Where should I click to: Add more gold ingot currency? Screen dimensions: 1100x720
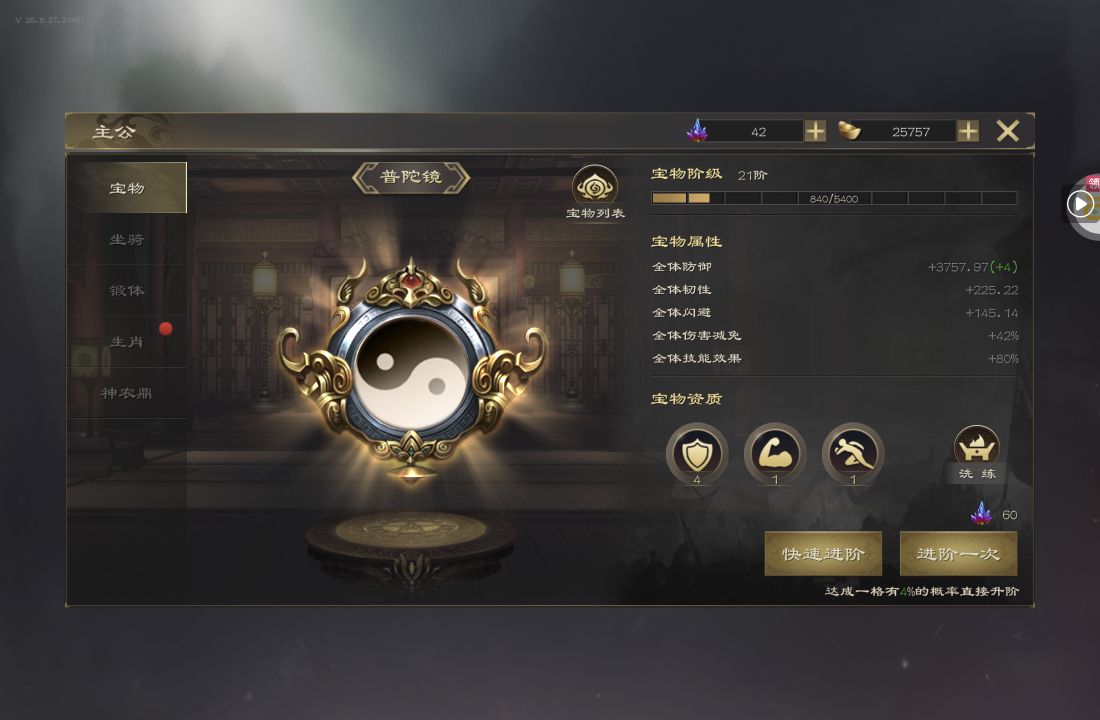point(968,131)
